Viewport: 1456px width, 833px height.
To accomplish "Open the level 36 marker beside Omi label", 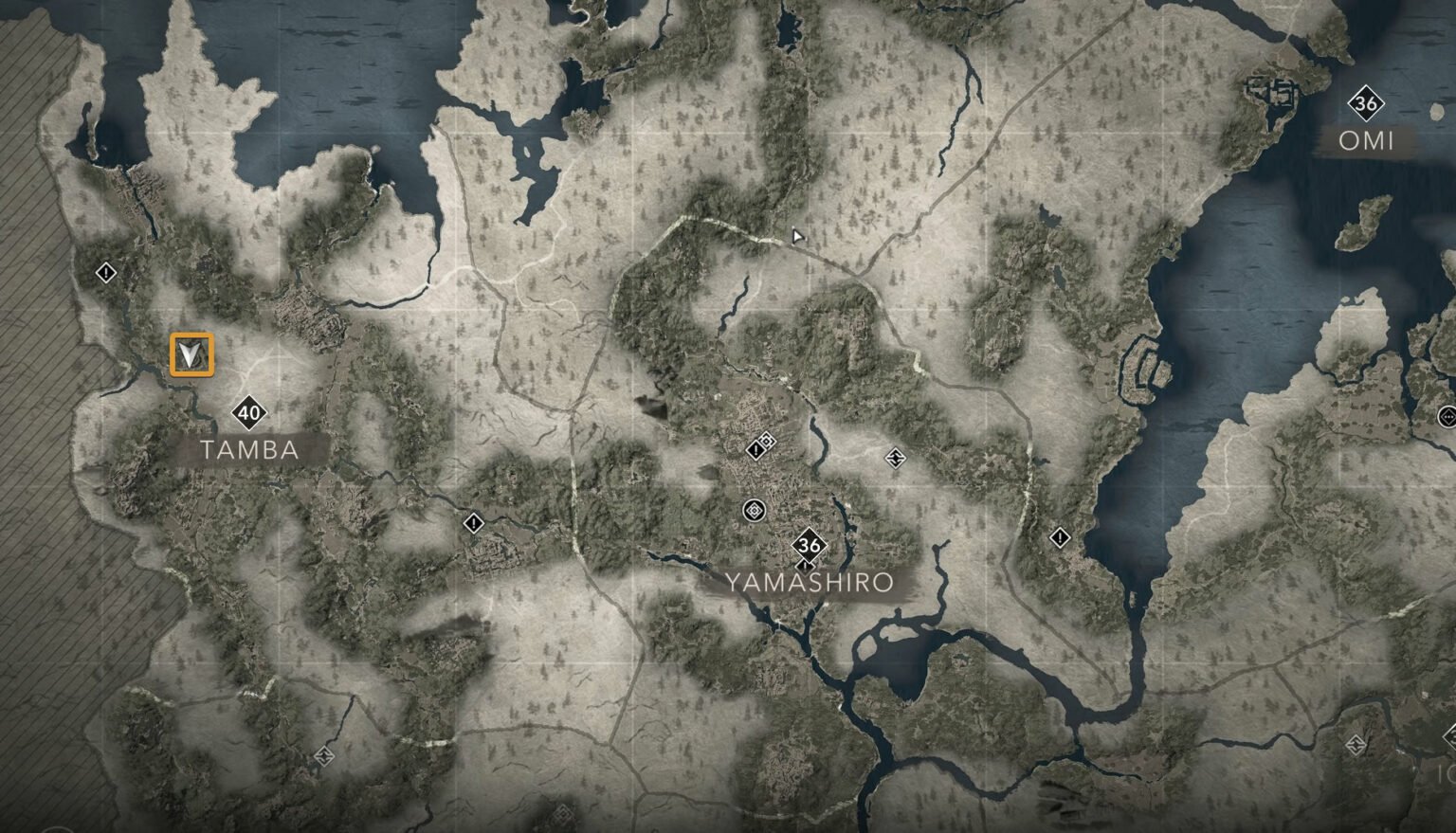I will (x=1365, y=103).
